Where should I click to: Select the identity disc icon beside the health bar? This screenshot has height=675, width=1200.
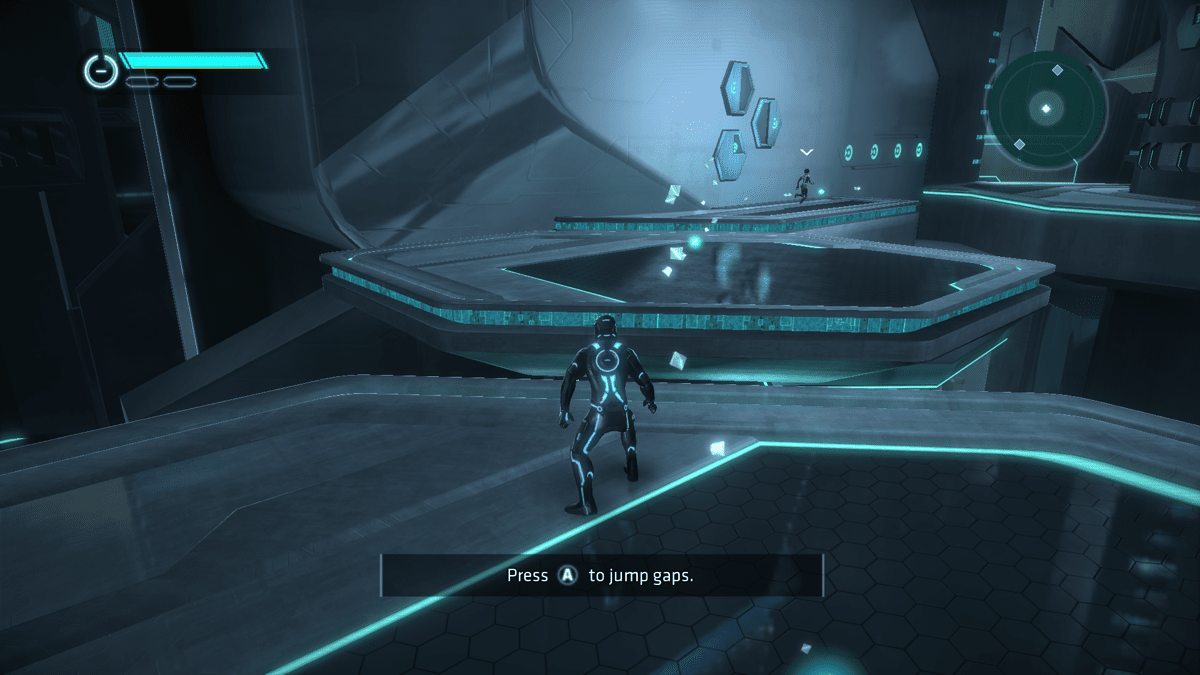tap(101, 69)
